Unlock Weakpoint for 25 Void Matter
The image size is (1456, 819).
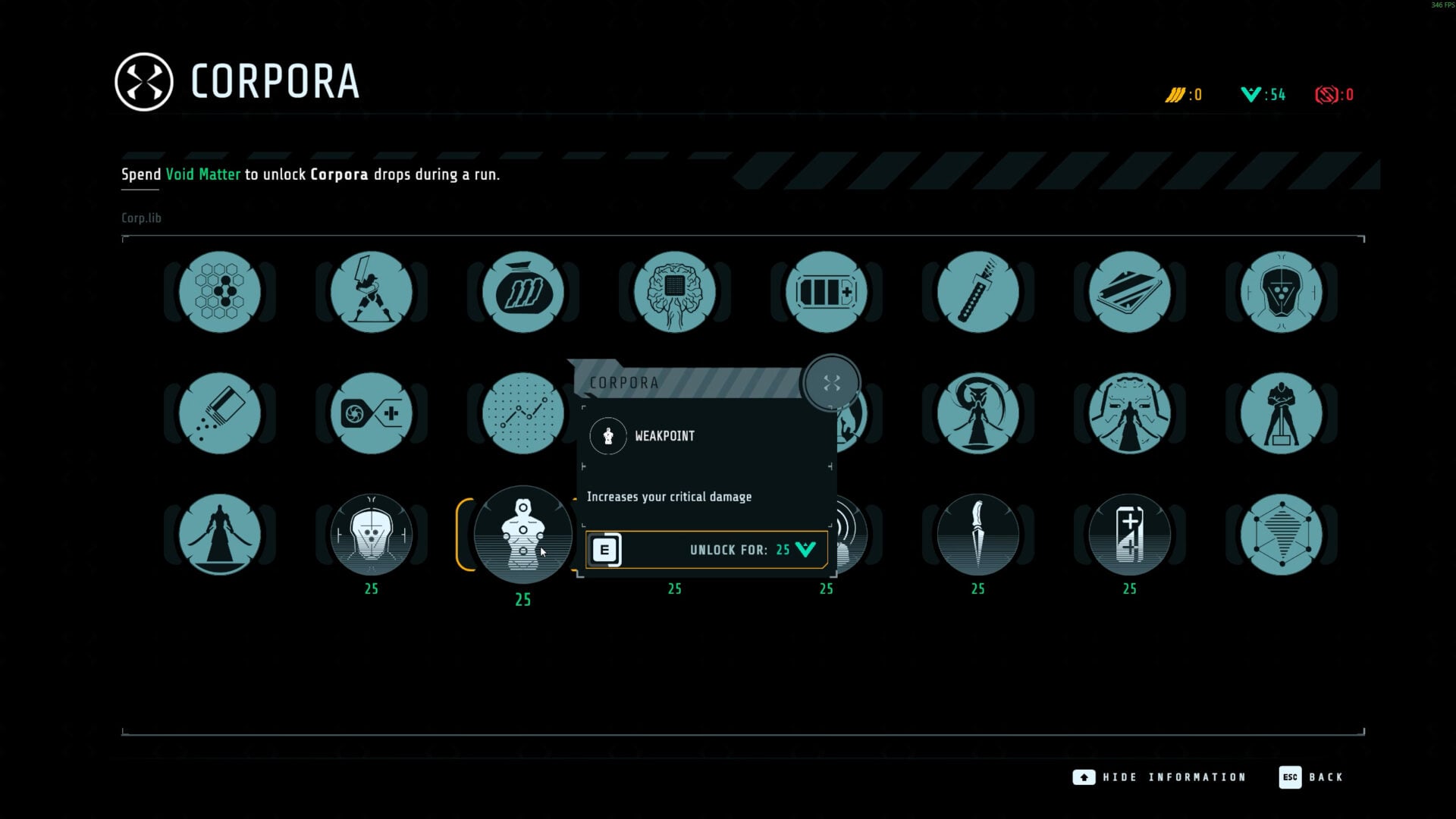(x=706, y=550)
